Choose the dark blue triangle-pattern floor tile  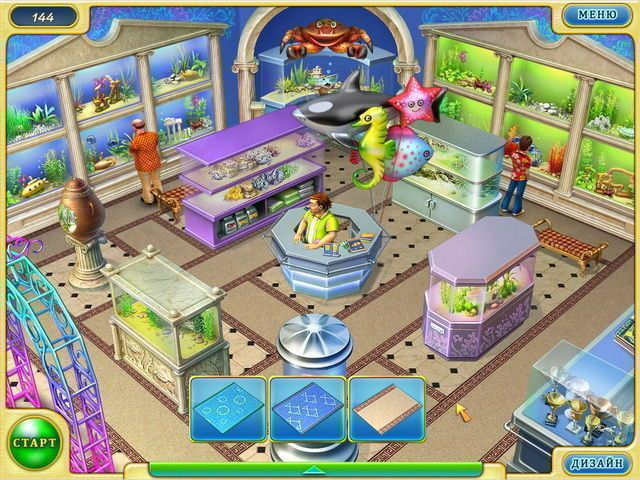307,408
